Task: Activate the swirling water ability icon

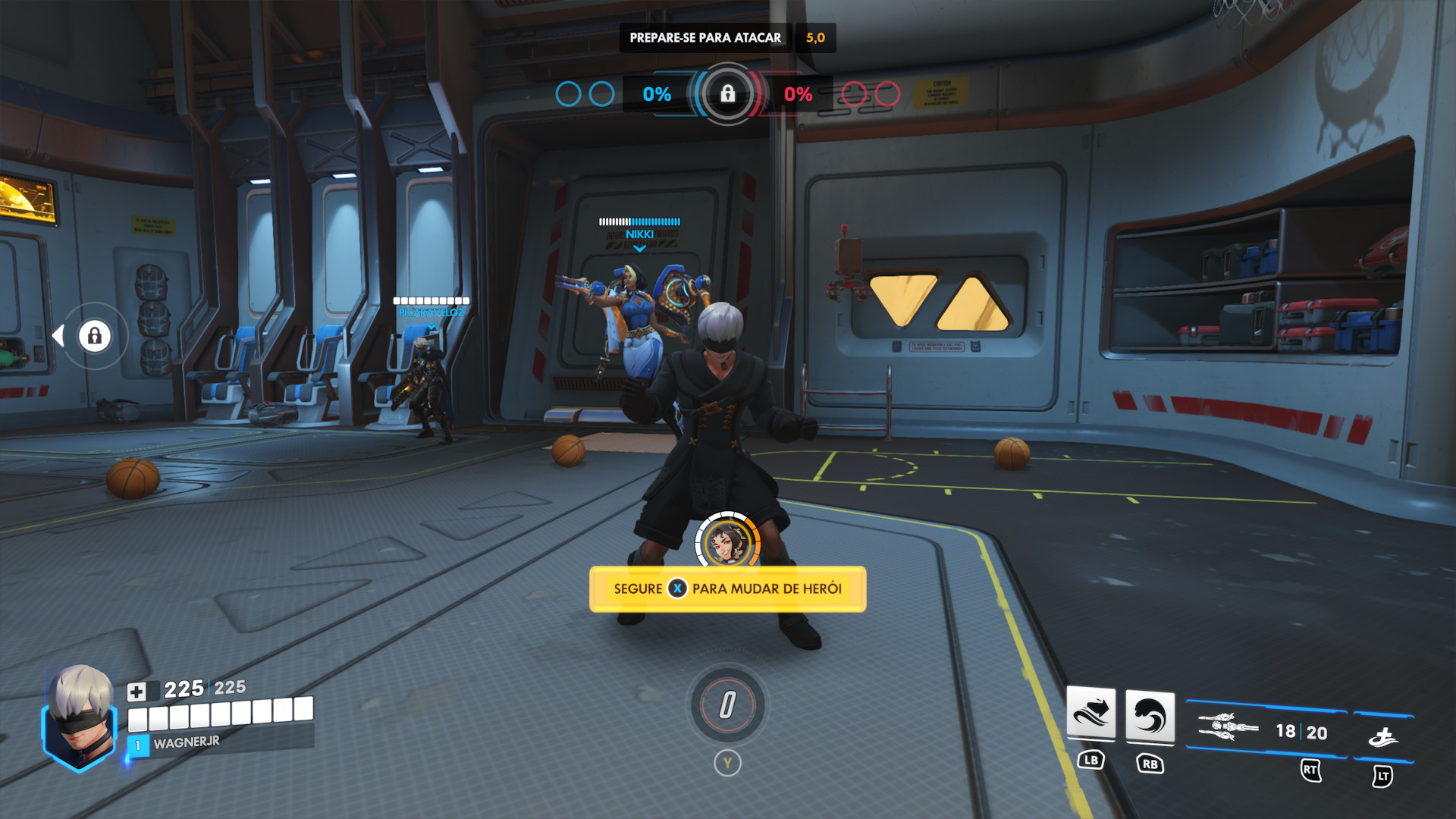Action: tap(1150, 717)
